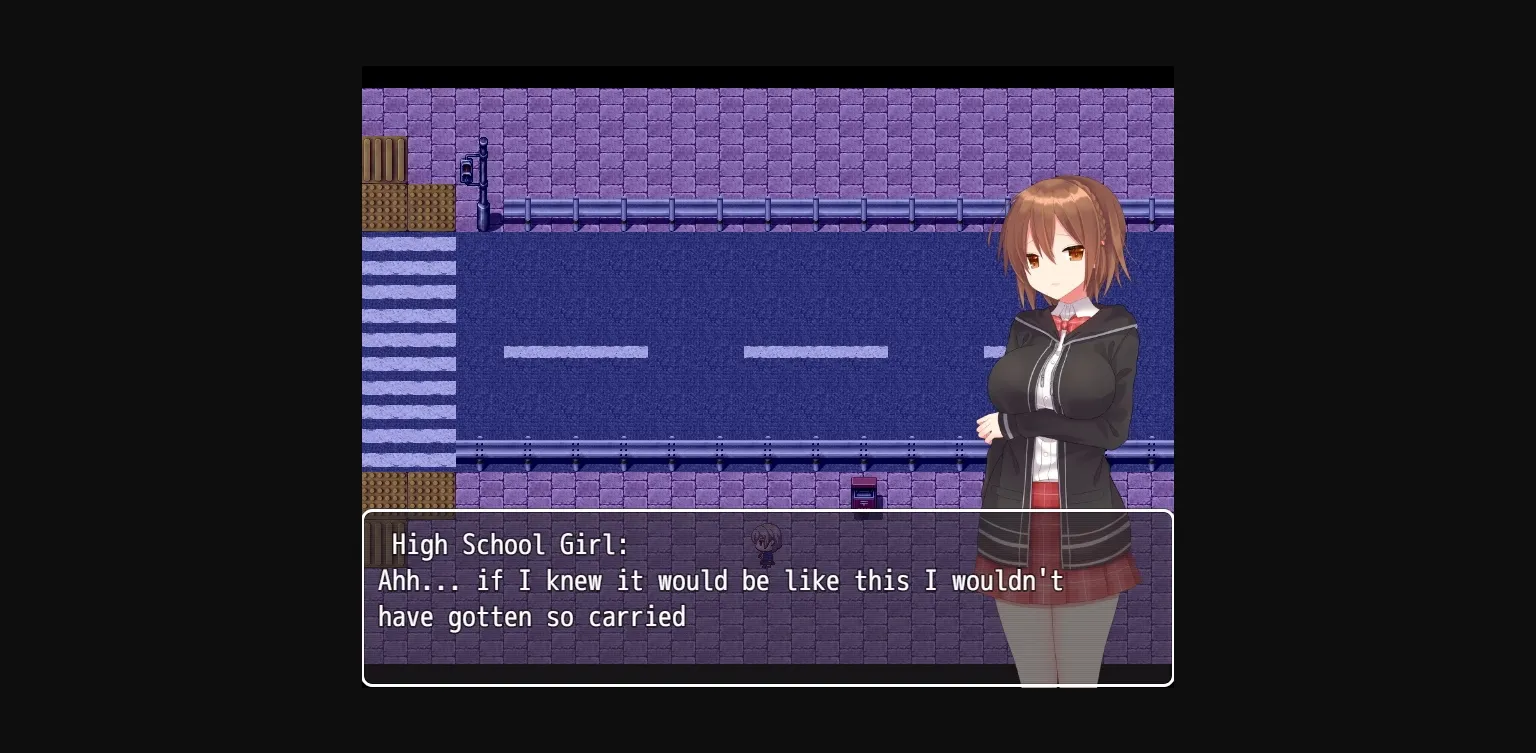The width and height of the screenshot is (1536, 753).
Task: Click the upper metal guardrail along the road
Action: click(x=700, y=210)
